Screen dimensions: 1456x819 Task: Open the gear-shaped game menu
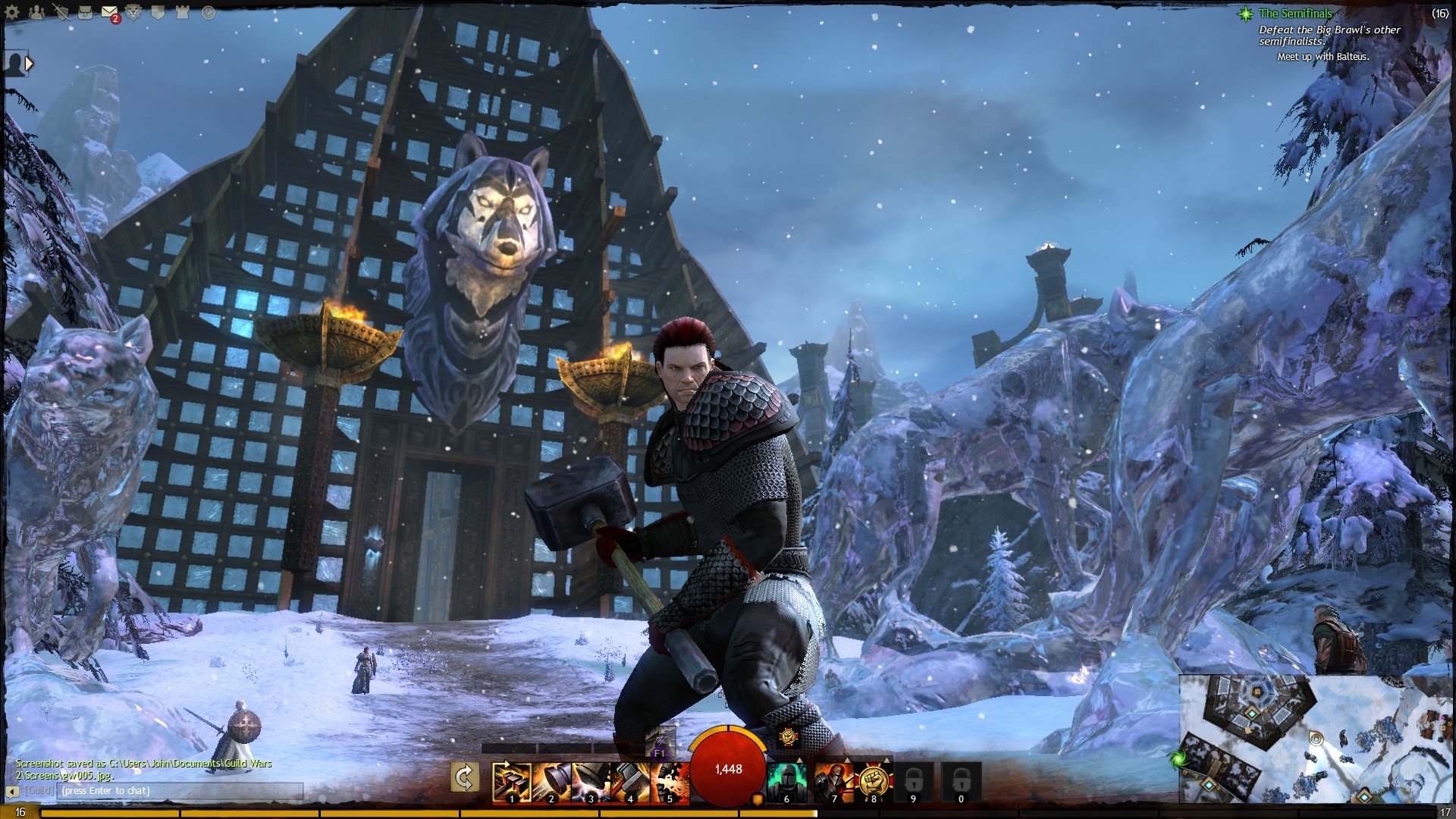click(x=12, y=12)
